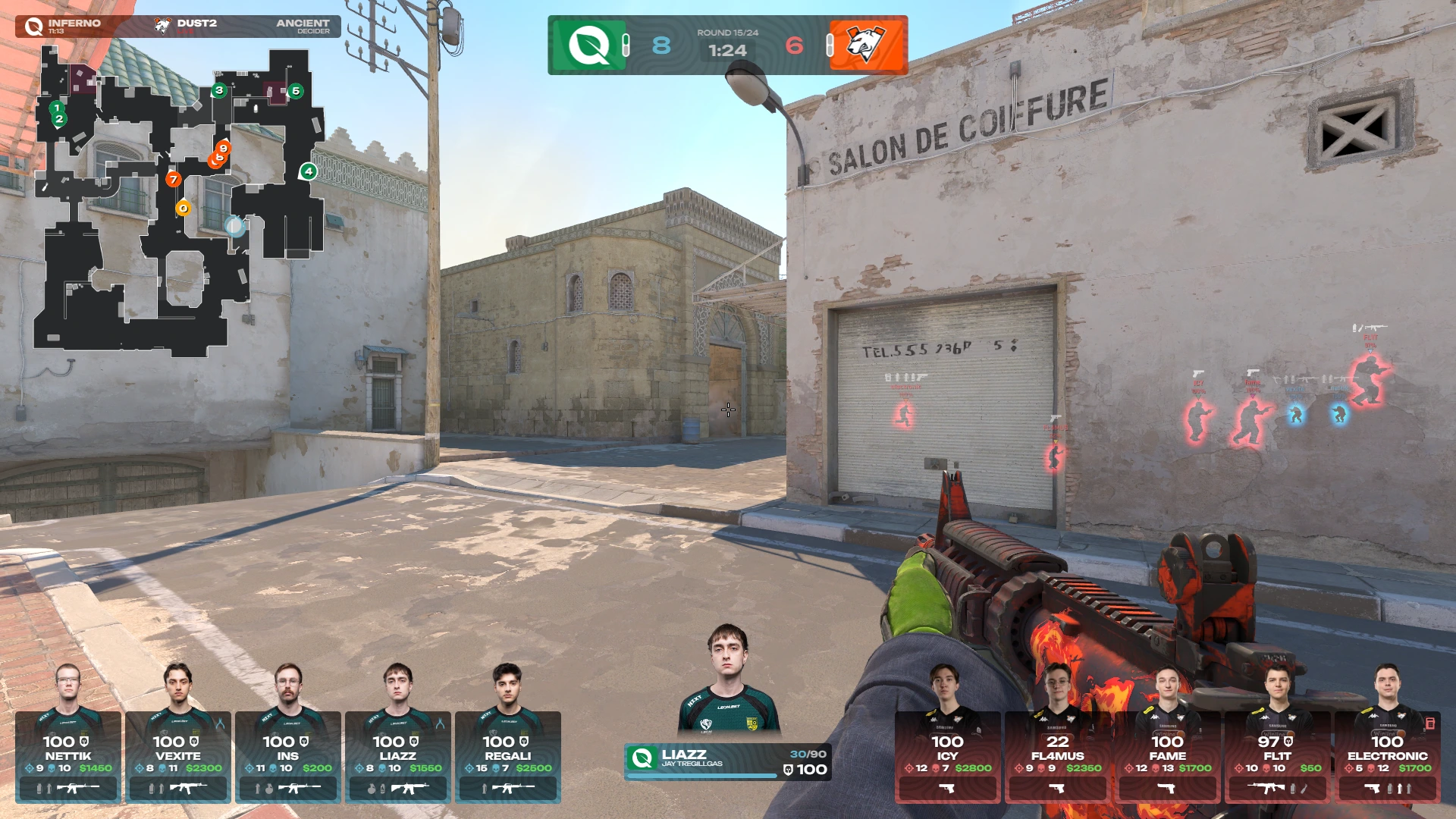Click the observed player panel for LIAZZ
The image size is (1456, 819).
(x=727, y=761)
